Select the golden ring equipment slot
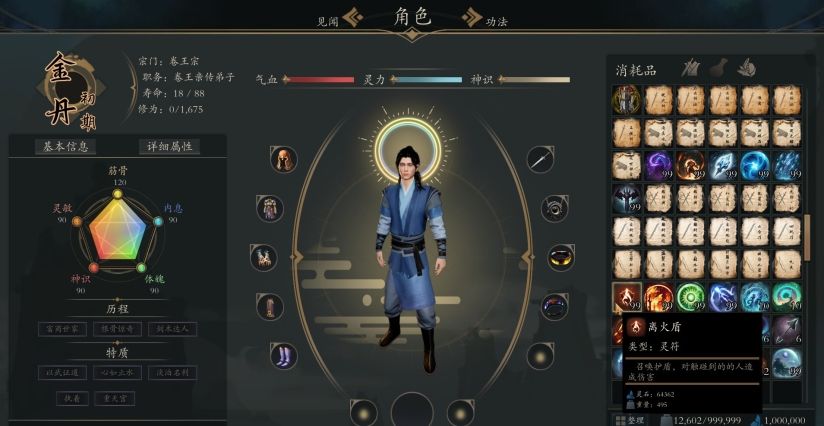The image size is (824, 426). pos(560,256)
